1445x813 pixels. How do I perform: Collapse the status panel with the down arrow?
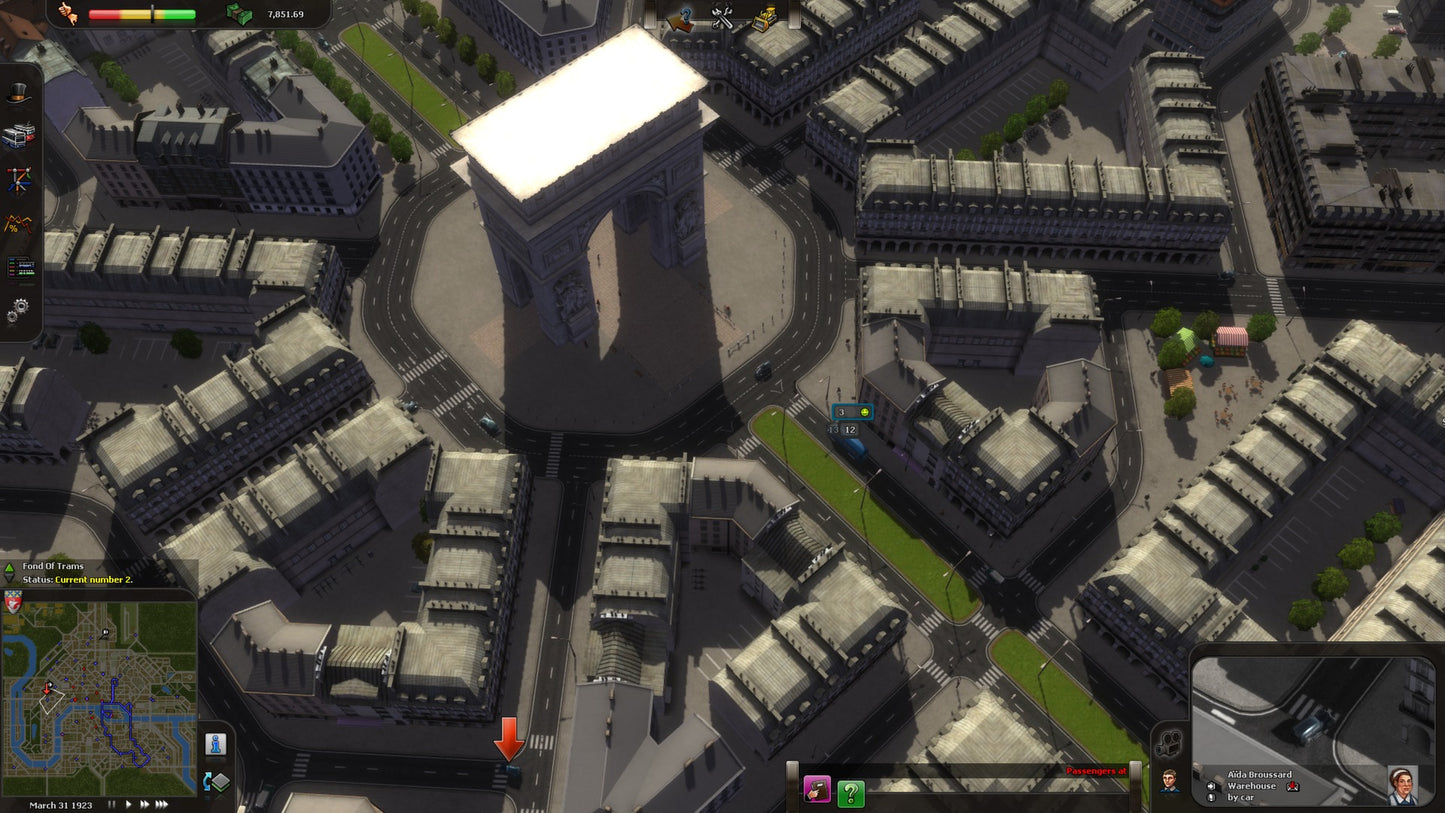10,580
